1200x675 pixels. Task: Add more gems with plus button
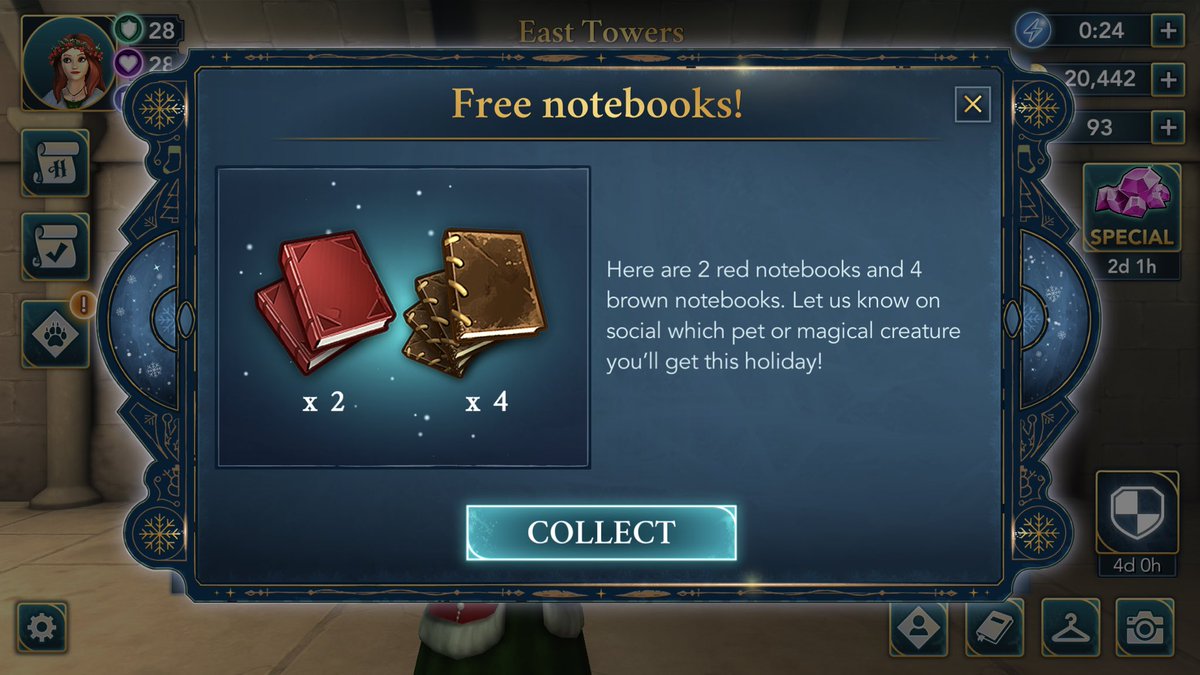click(1167, 127)
